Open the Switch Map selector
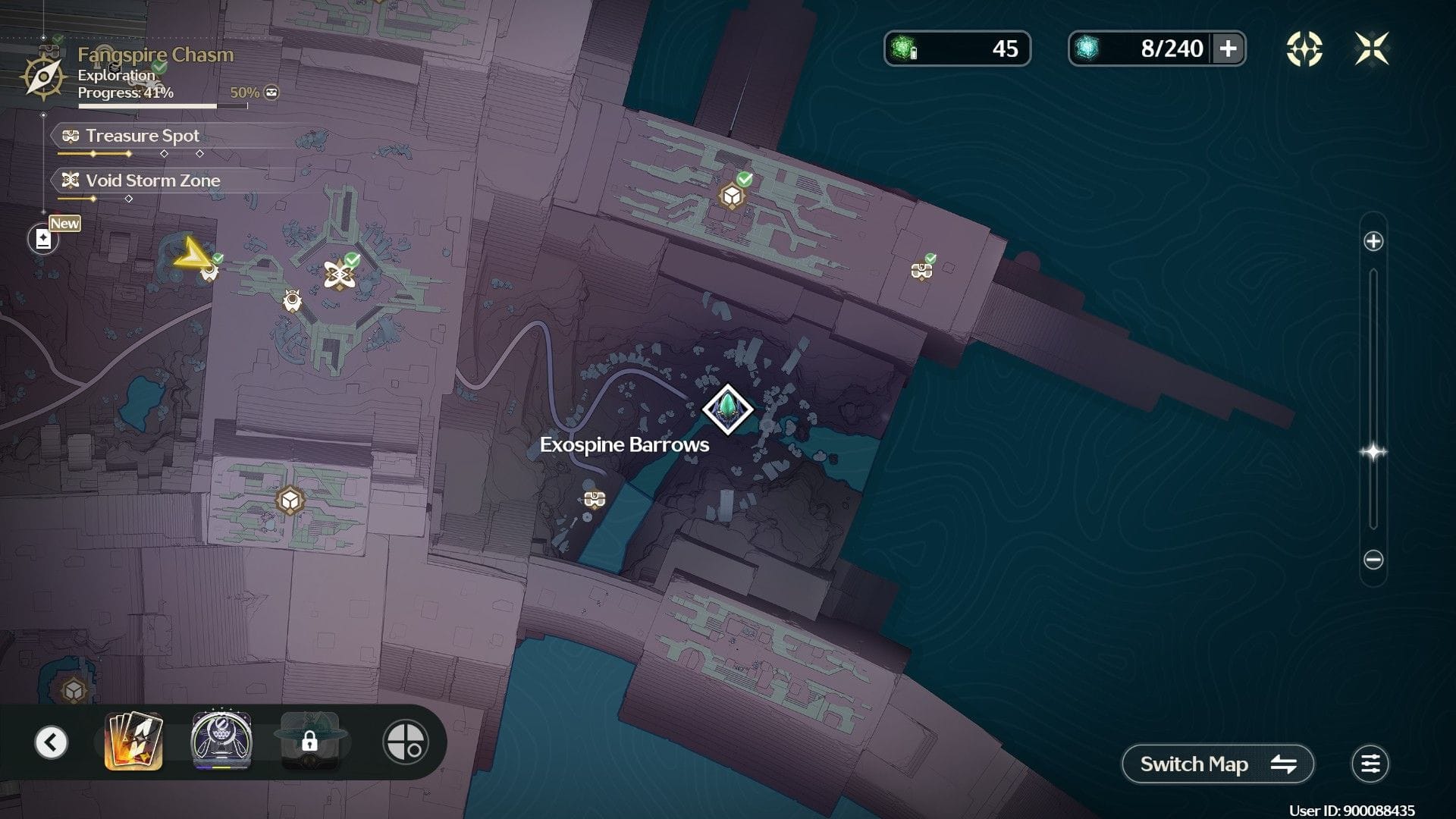The width and height of the screenshot is (1456, 819). coord(1217,764)
